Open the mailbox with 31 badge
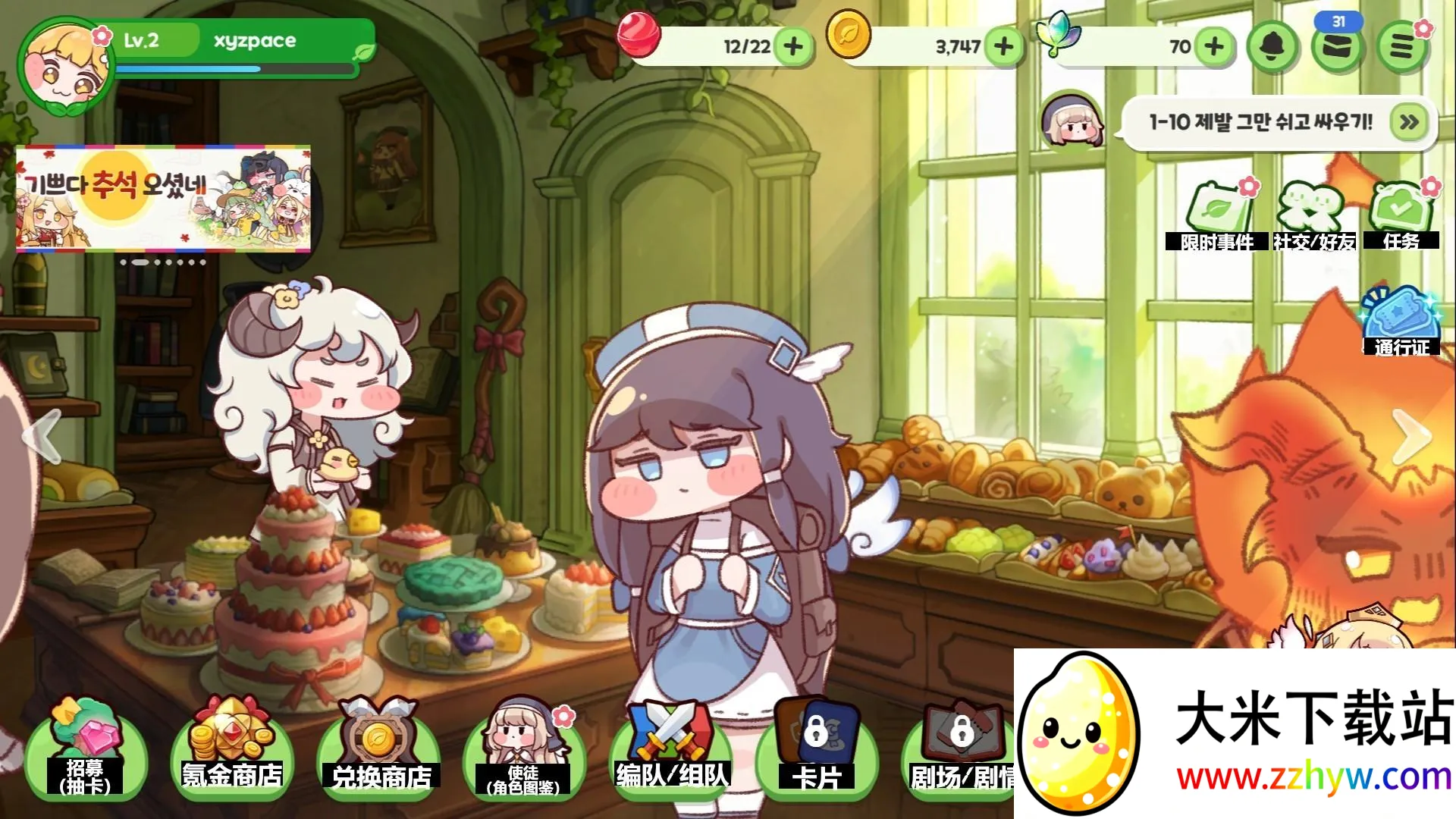This screenshot has width=1456, height=819. coord(1338,47)
